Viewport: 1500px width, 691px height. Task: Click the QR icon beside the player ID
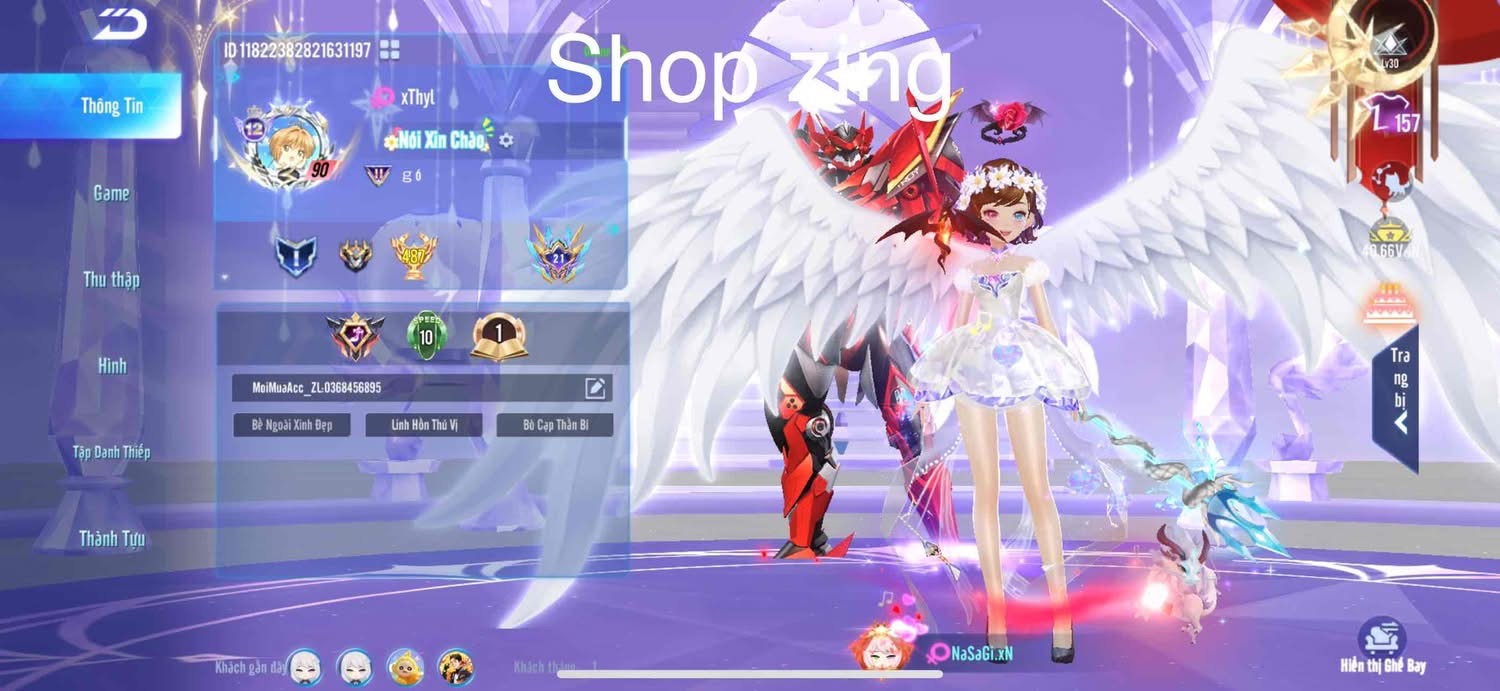pyautogui.click(x=389, y=50)
